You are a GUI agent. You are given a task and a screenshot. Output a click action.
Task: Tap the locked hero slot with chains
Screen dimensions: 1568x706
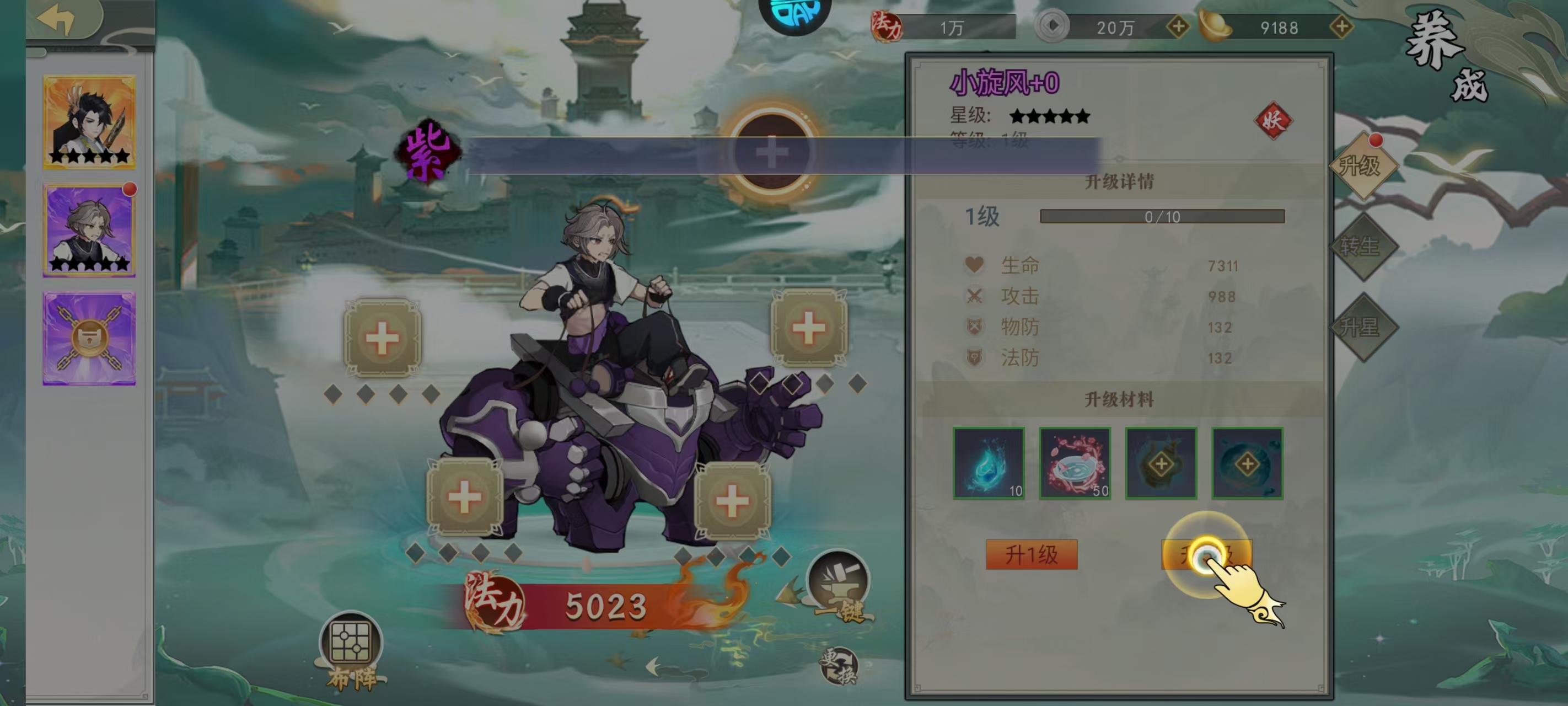89,339
